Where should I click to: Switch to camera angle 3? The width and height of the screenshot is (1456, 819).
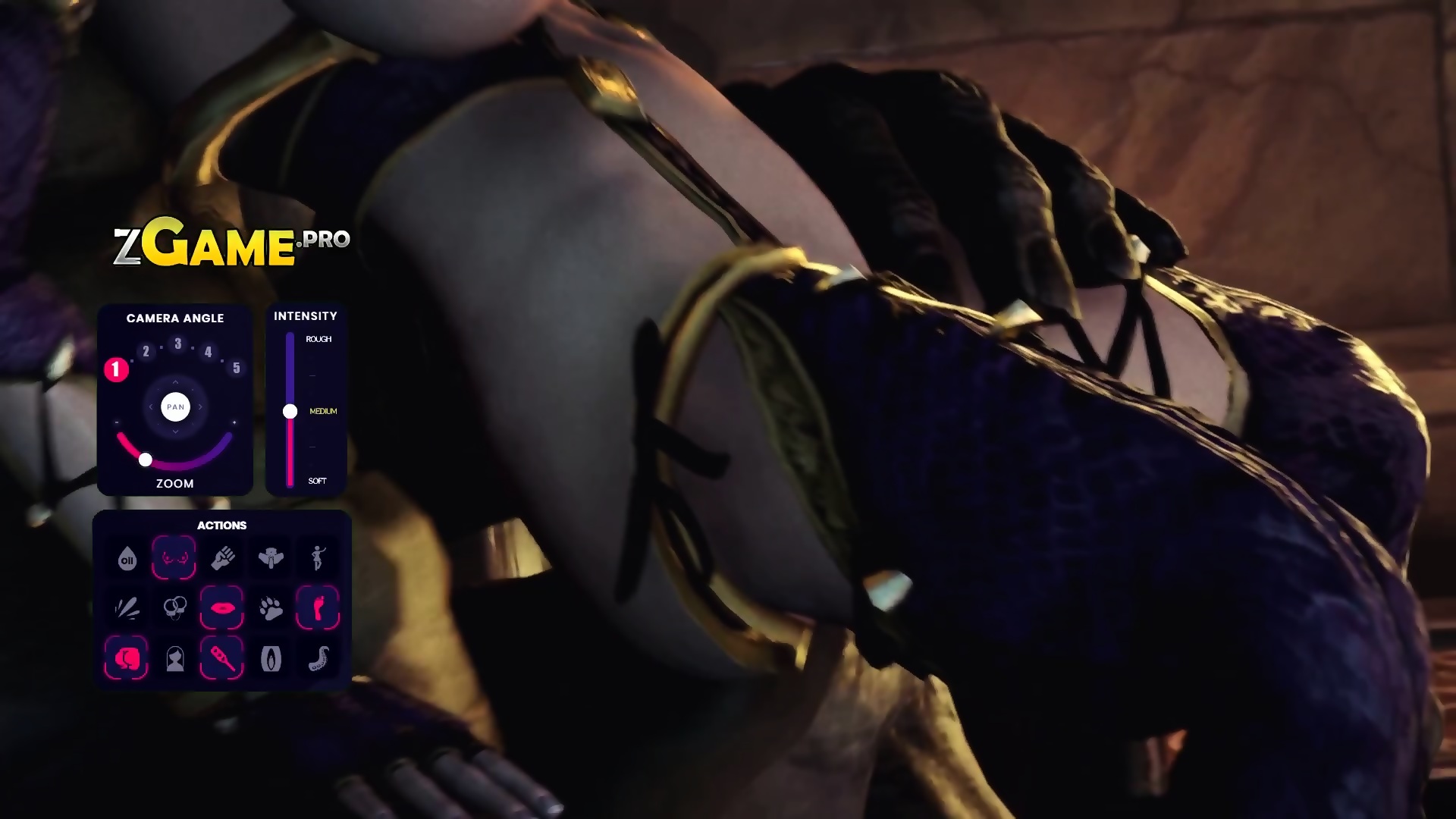177,344
